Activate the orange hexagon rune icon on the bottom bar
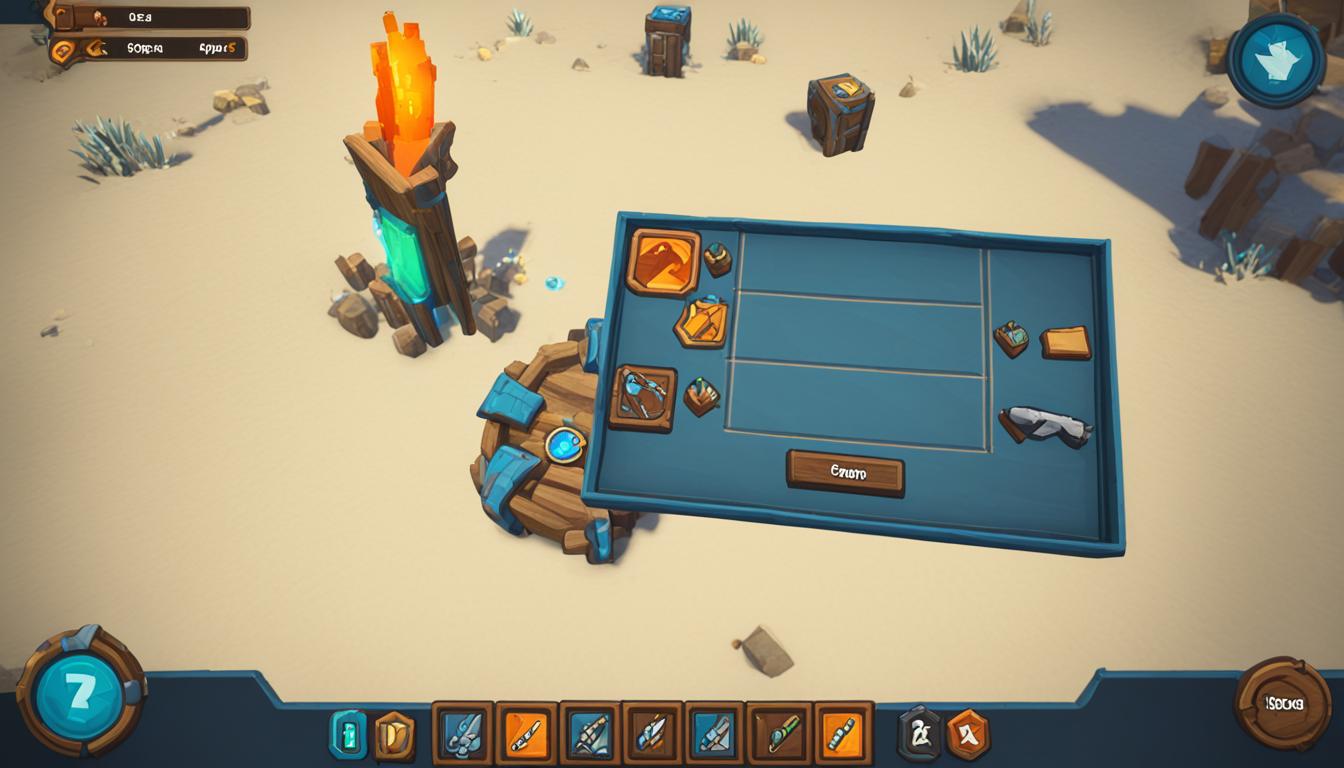Viewport: 1344px width, 768px height. [x=967, y=734]
